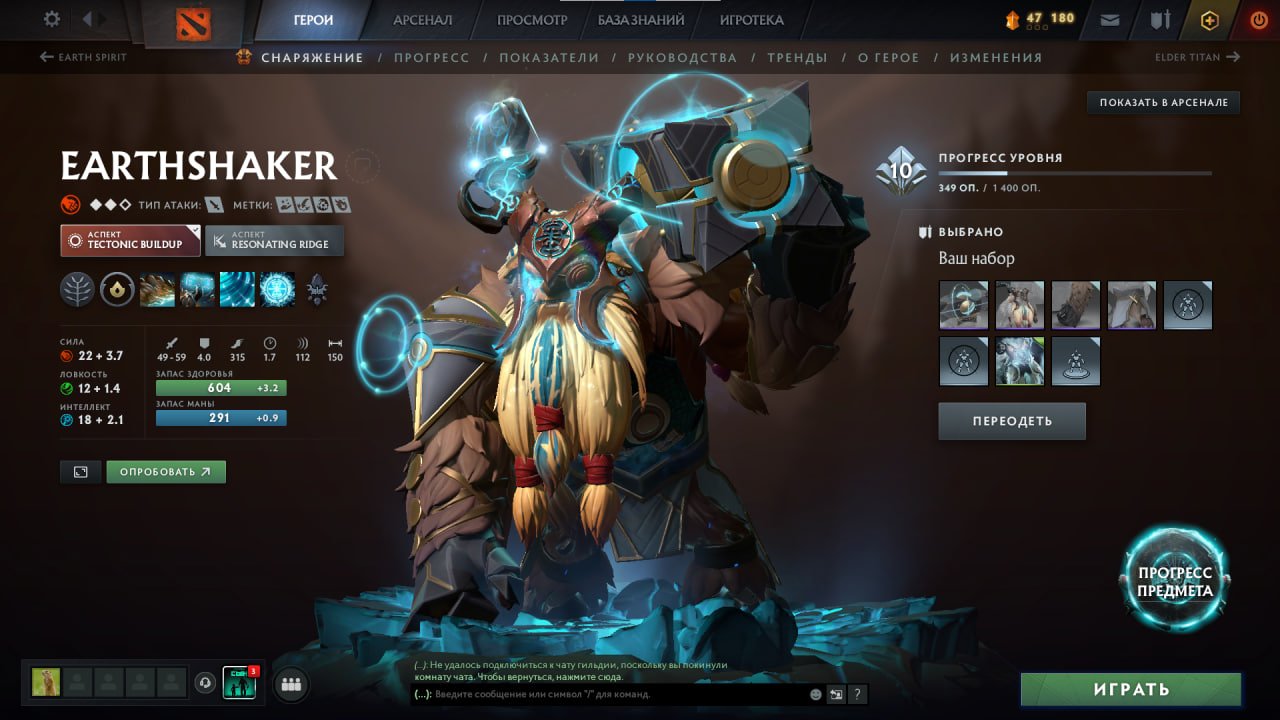1280x720 pixels.
Task: Open the Enchant Totem ability icon
Action: point(196,290)
